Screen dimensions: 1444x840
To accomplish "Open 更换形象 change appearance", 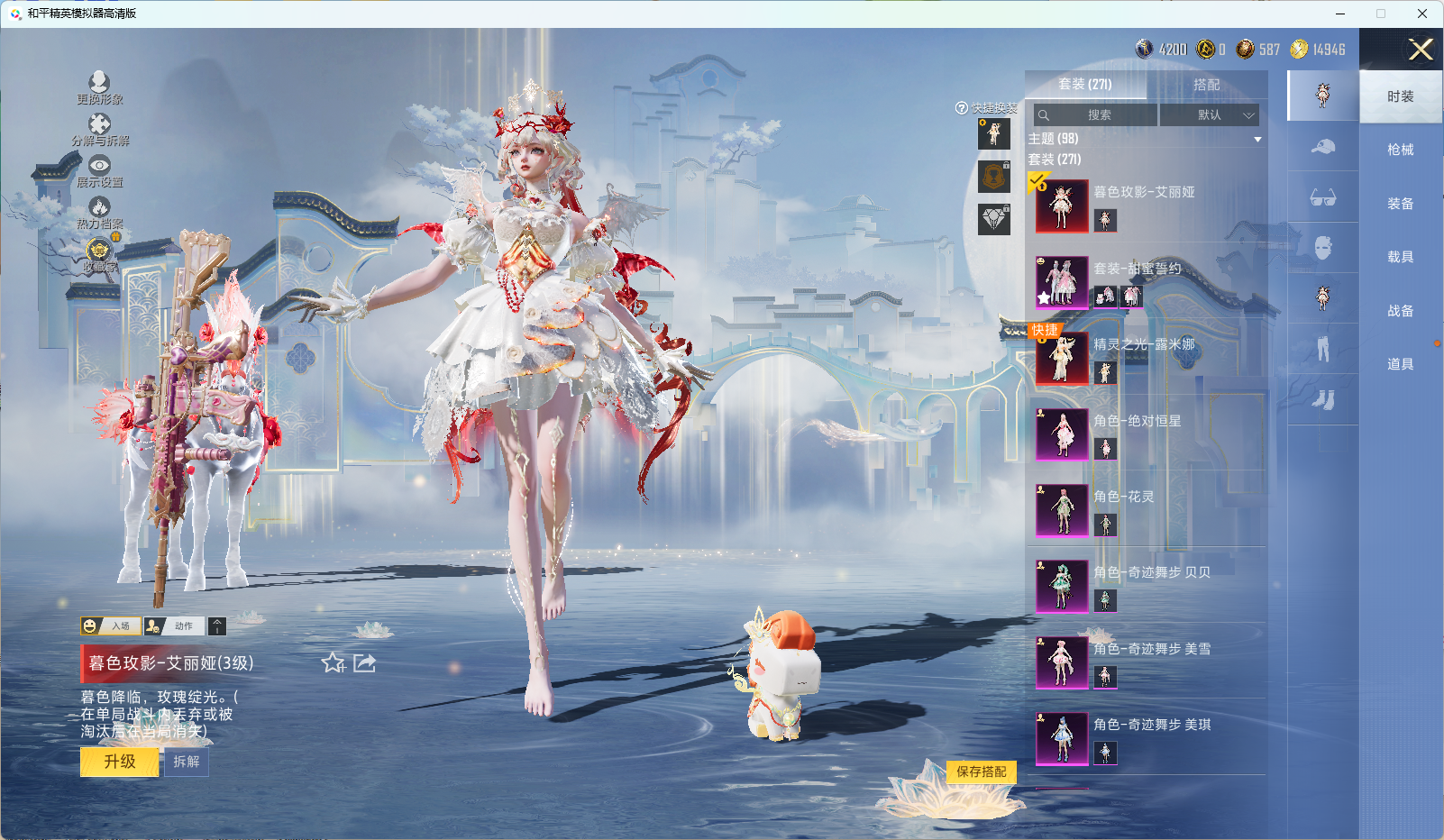I will tap(99, 88).
